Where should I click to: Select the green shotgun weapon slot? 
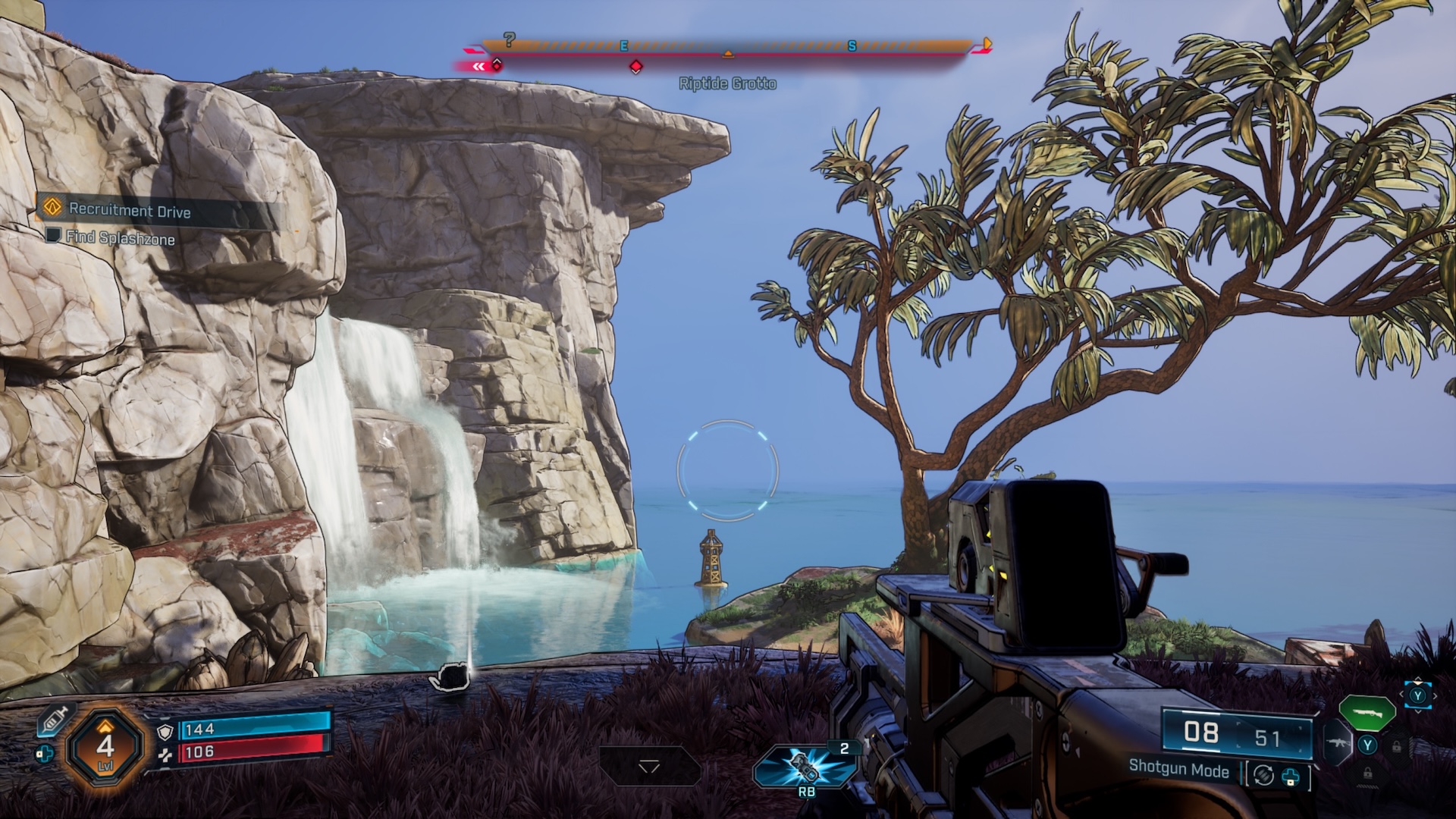1367,711
